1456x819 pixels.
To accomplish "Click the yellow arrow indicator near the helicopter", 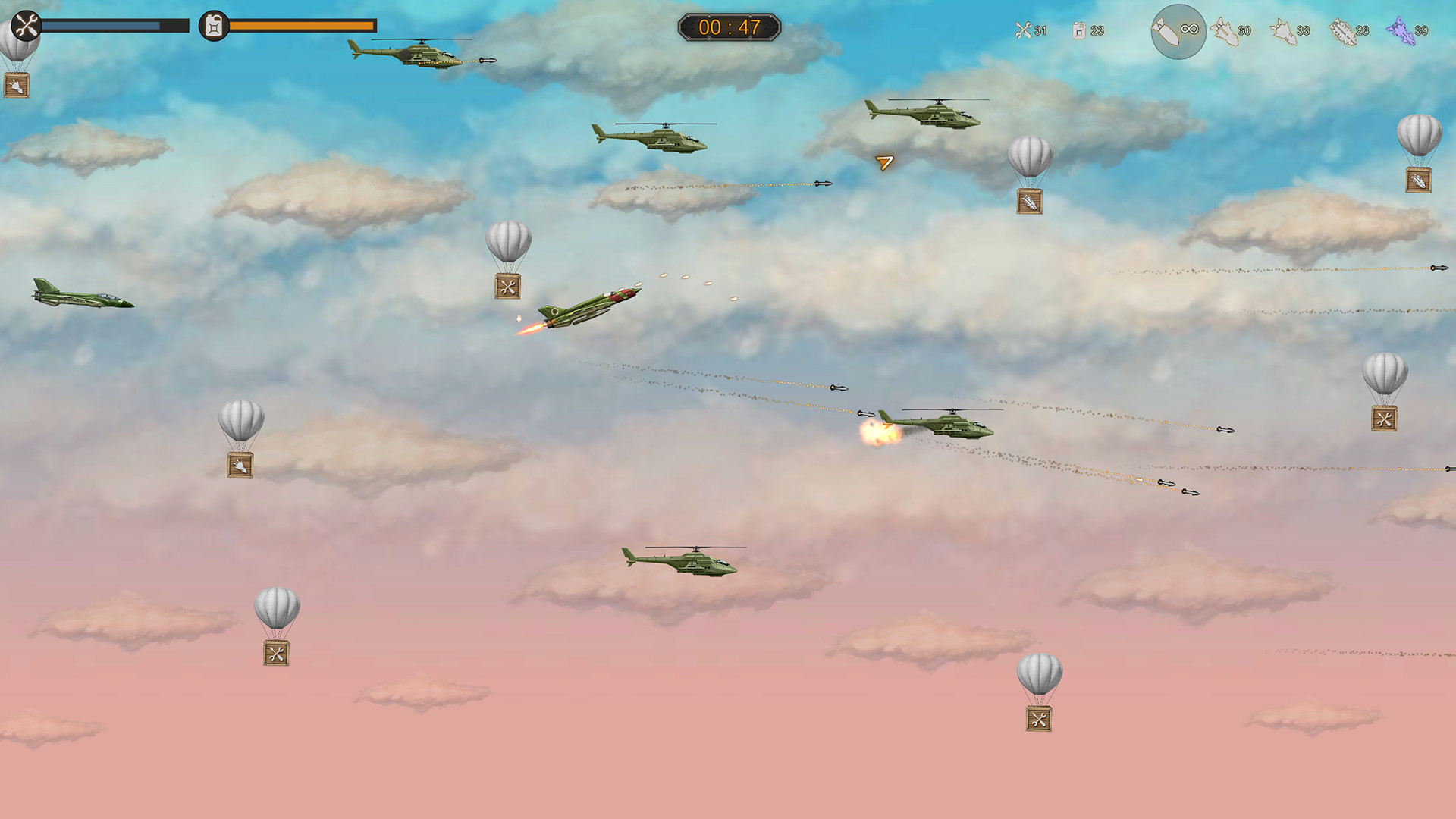I will pos(884,163).
